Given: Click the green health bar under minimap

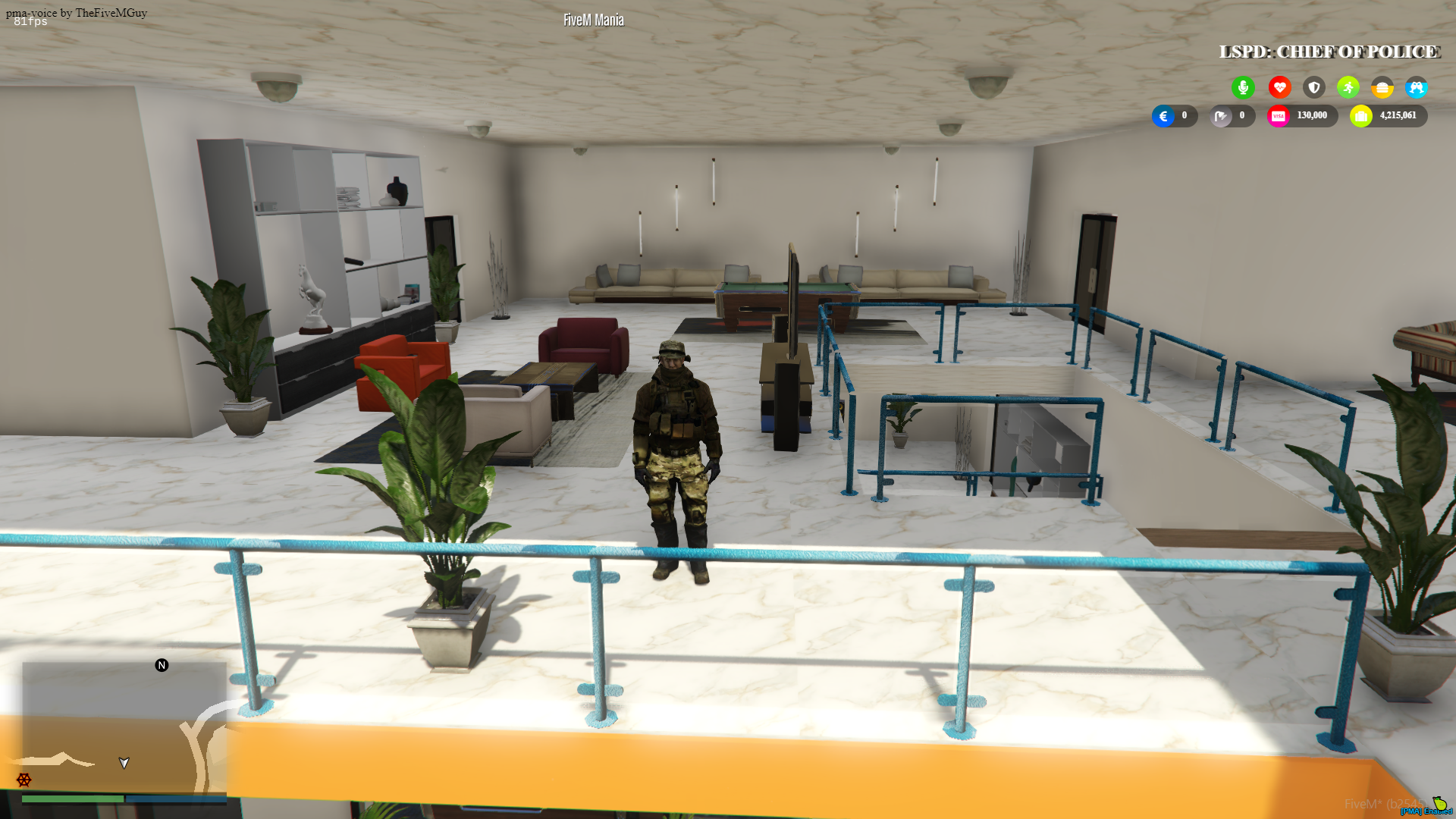Looking at the screenshot, I should pos(72,798).
